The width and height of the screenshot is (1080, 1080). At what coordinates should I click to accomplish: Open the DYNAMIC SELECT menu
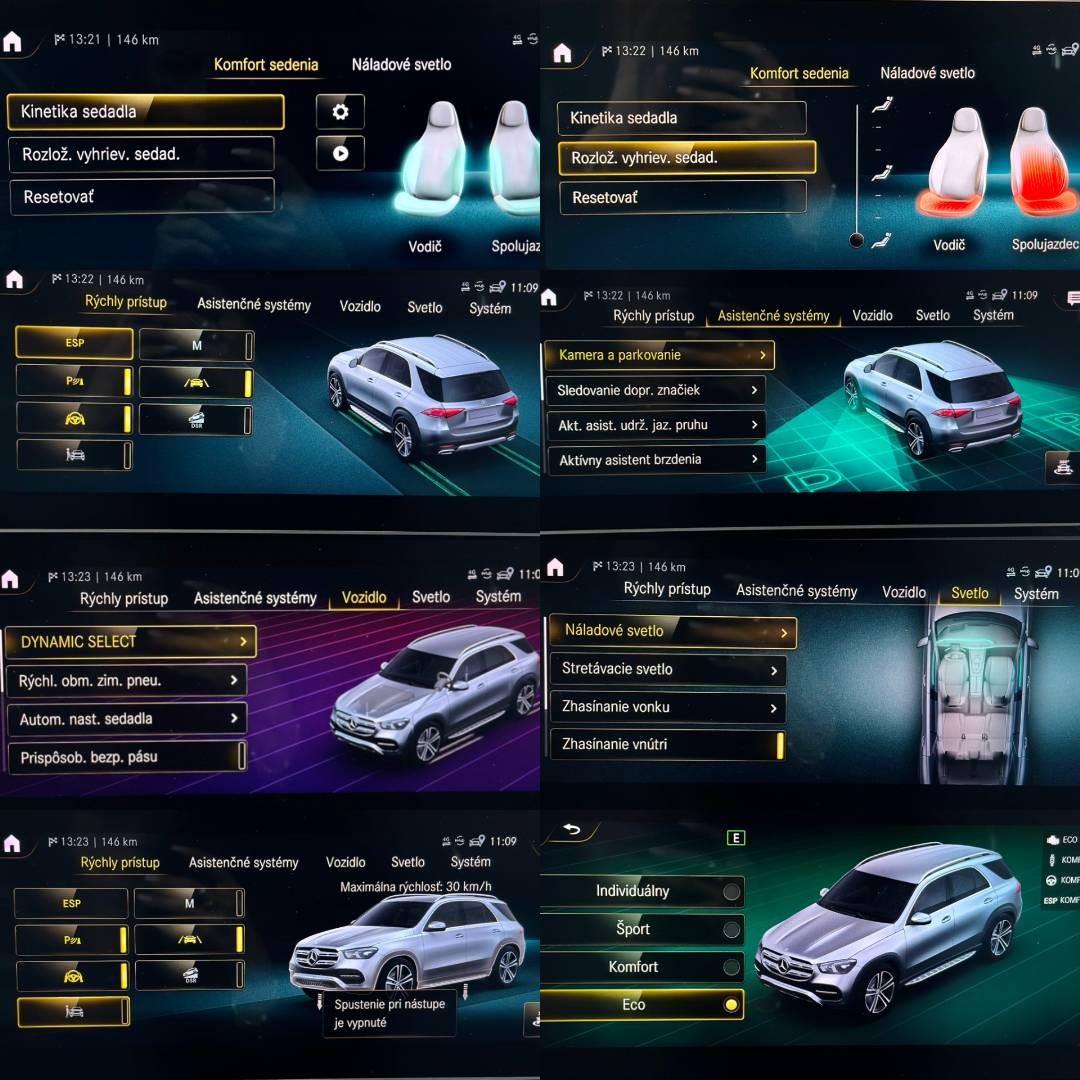click(x=130, y=642)
